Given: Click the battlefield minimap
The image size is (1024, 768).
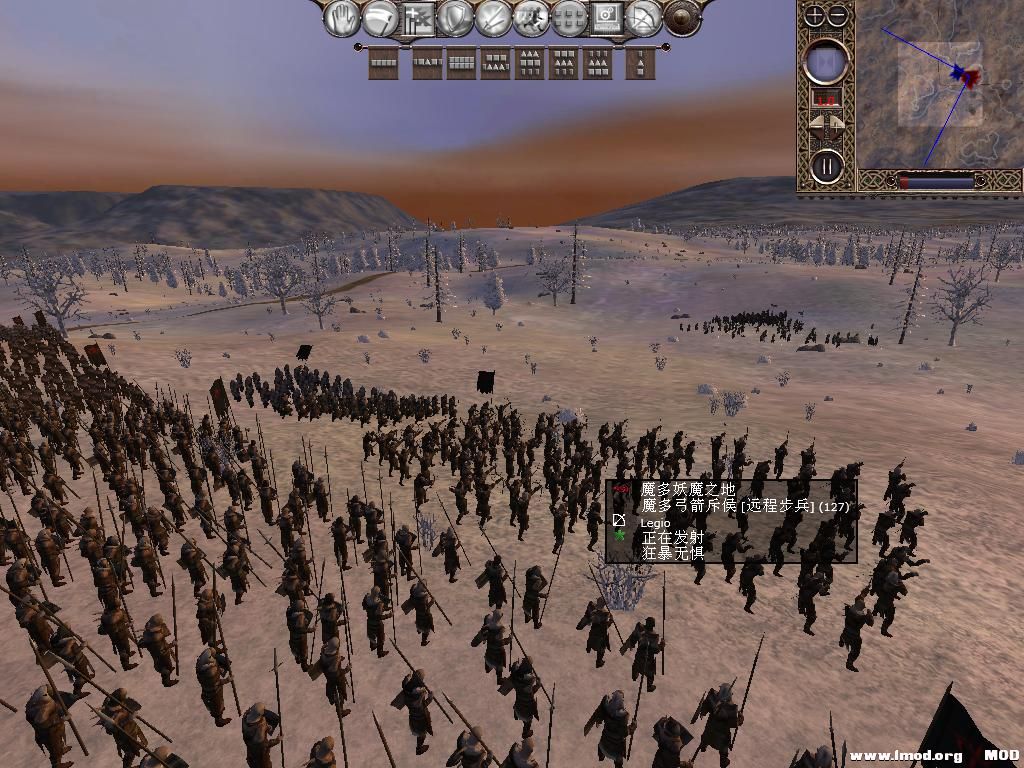Looking at the screenshot, I should pyautogui.click(x=938, y=85).
